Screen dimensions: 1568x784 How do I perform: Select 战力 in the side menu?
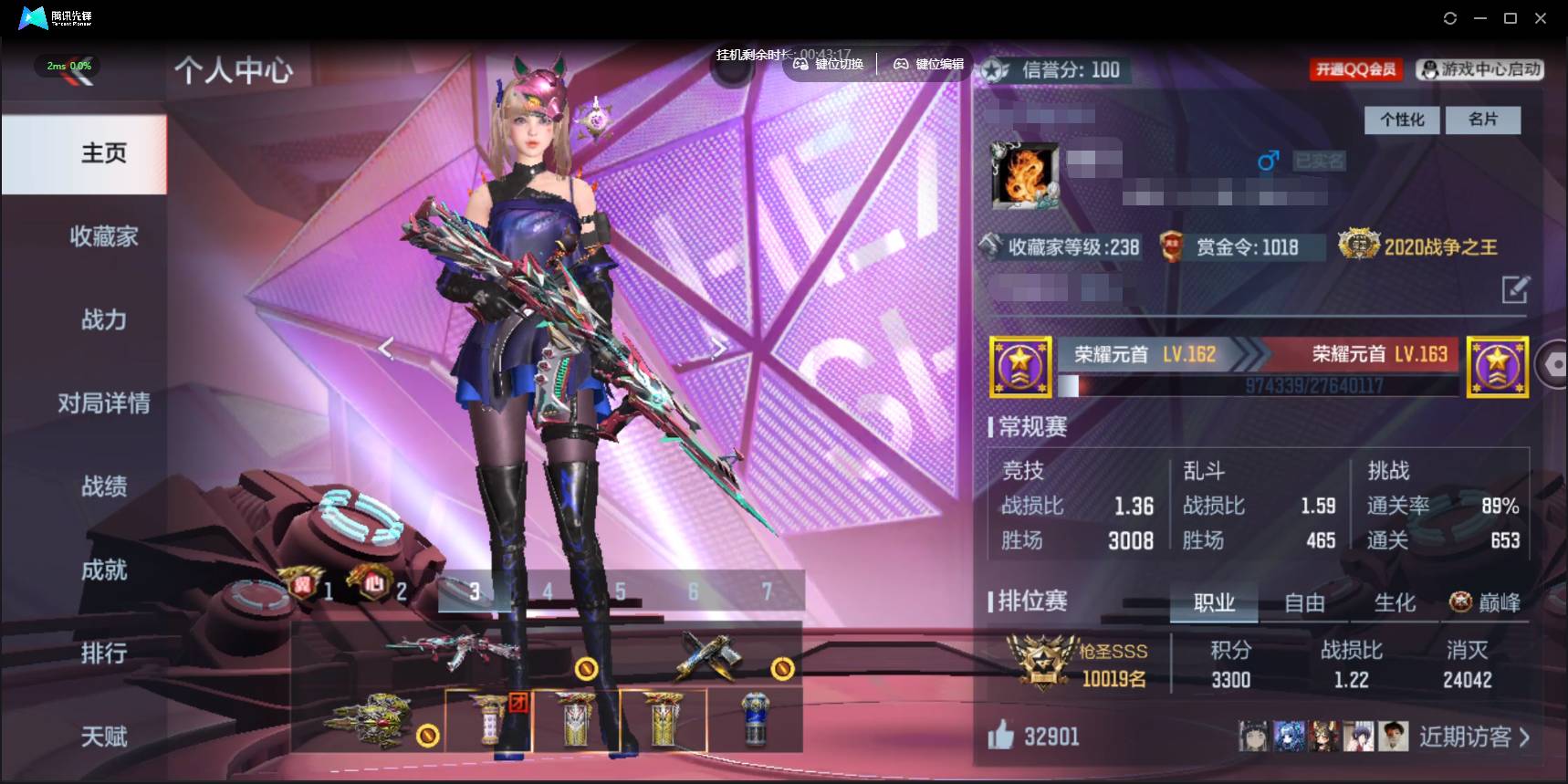click(104, 319)
